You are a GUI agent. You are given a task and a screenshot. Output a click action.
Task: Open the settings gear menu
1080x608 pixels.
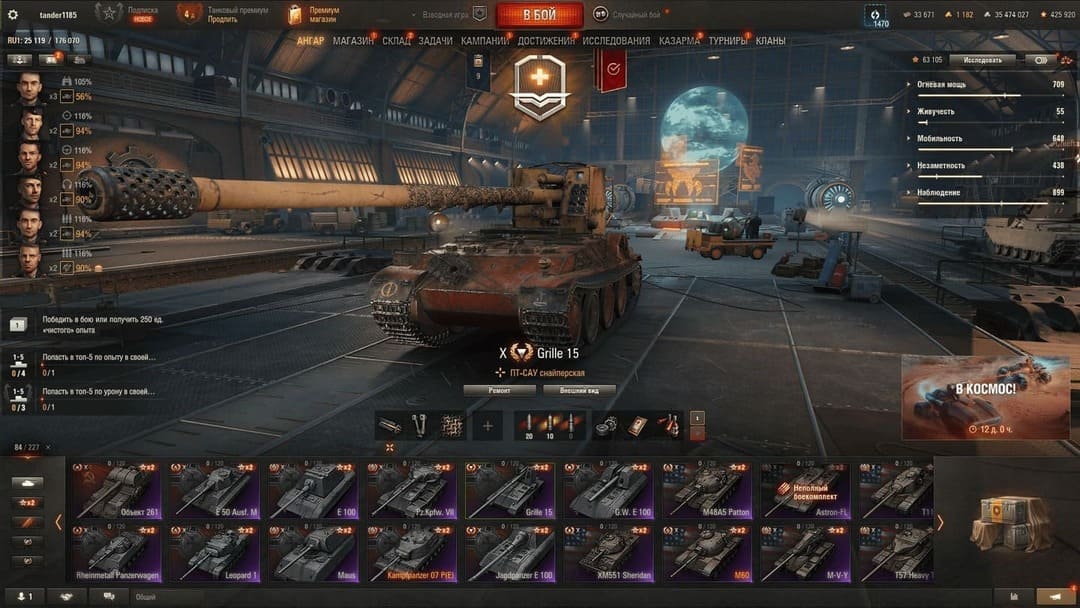[x=13, y=14]
